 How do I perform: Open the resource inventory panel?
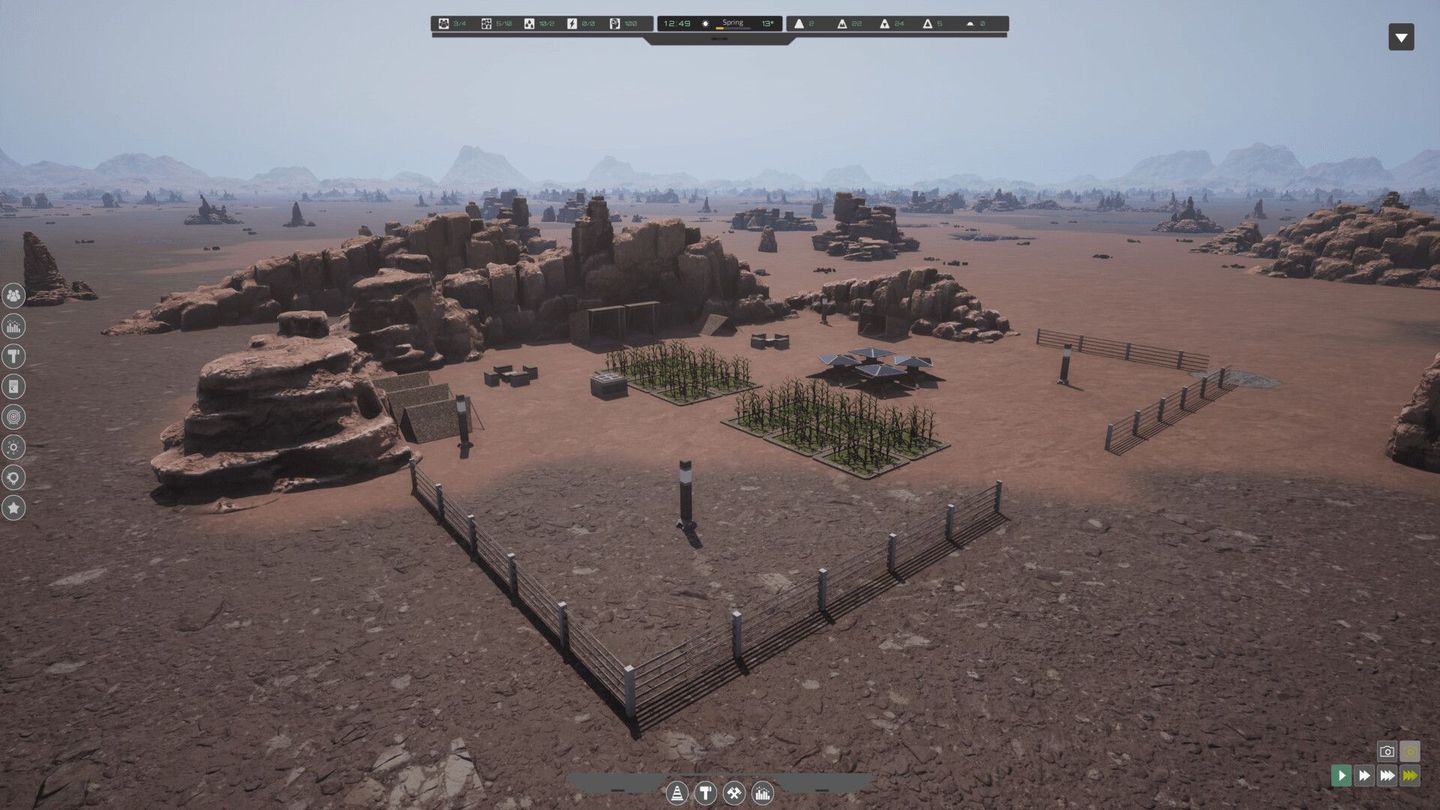click(13, 386)
